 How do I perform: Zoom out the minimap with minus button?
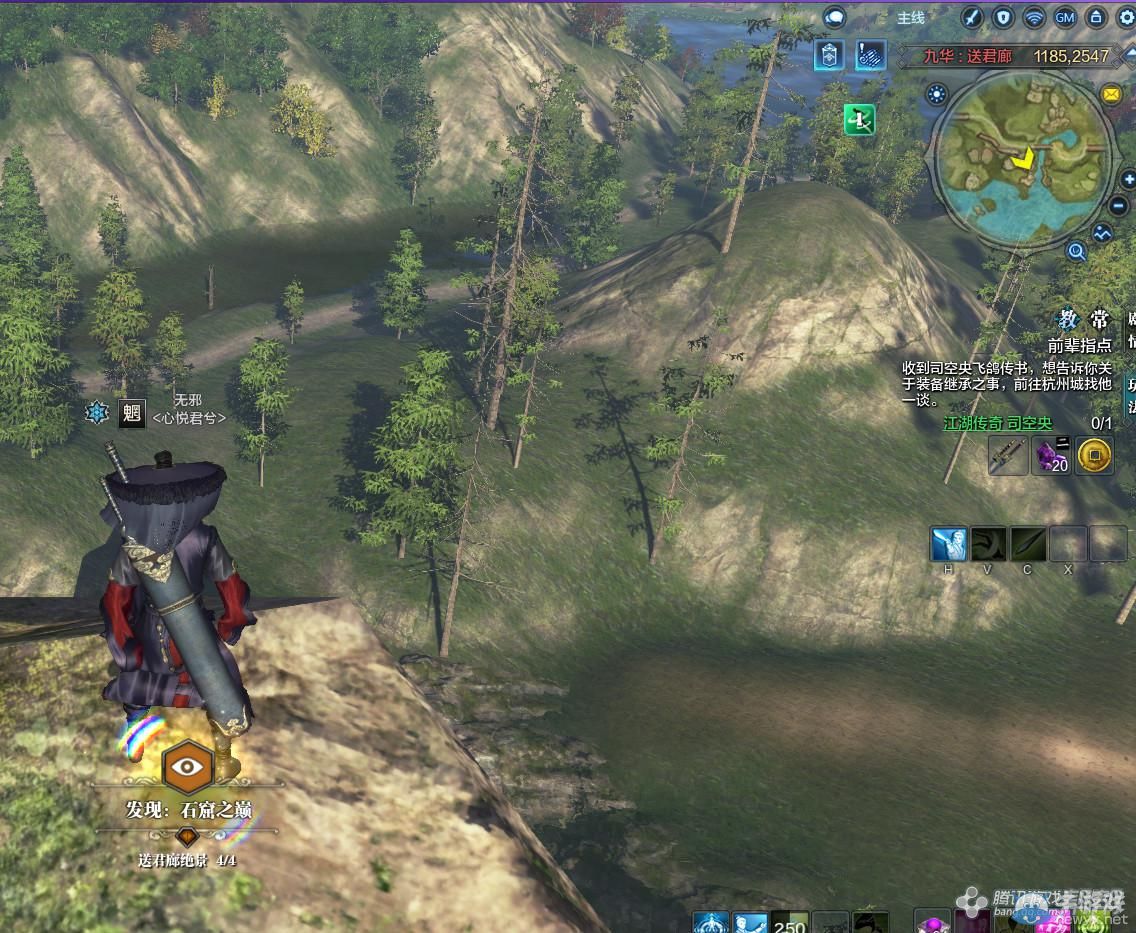[1120, 205]
